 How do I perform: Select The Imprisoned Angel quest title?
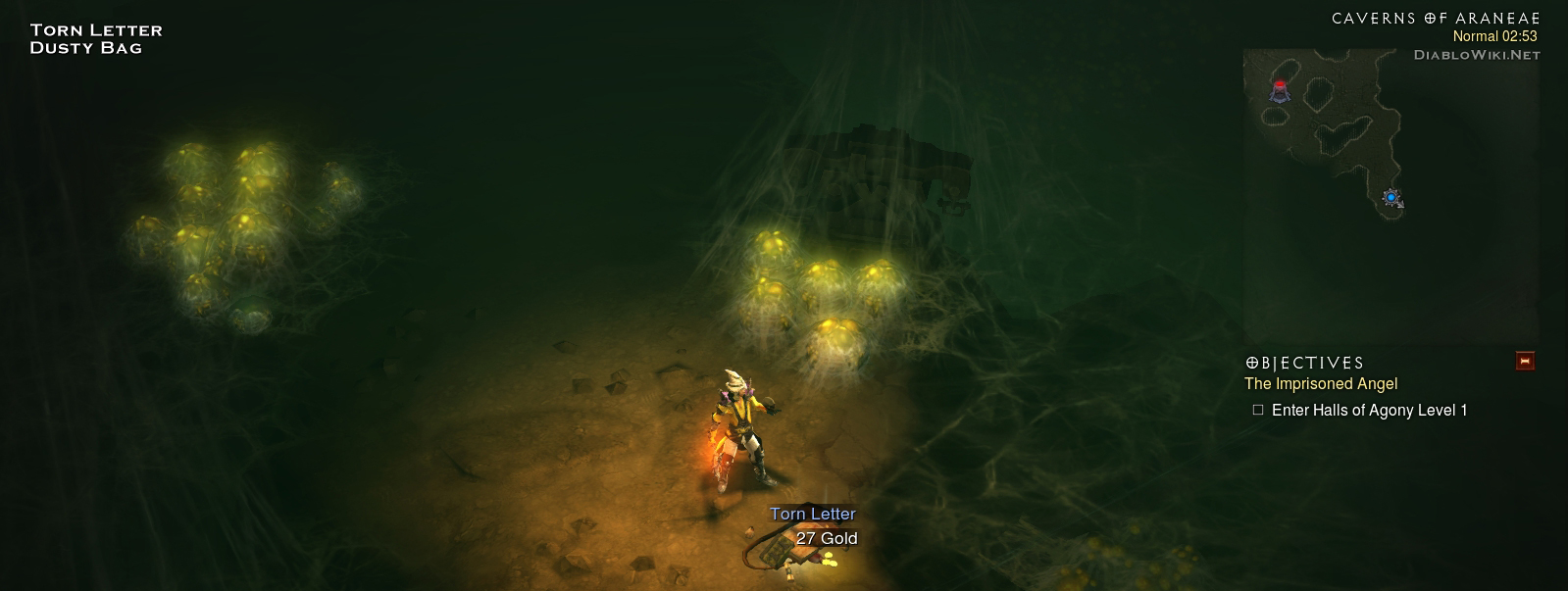1320,384
